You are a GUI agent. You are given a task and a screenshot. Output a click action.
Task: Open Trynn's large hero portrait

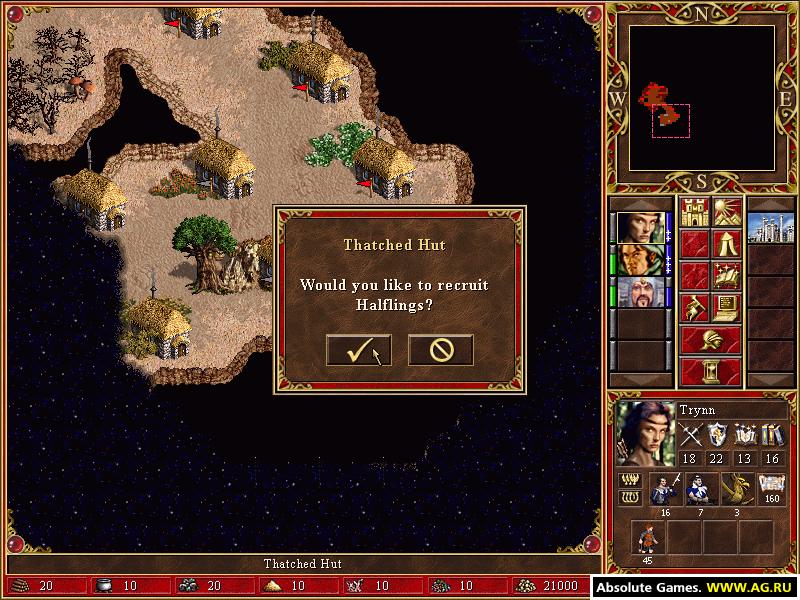coord(644,432)
